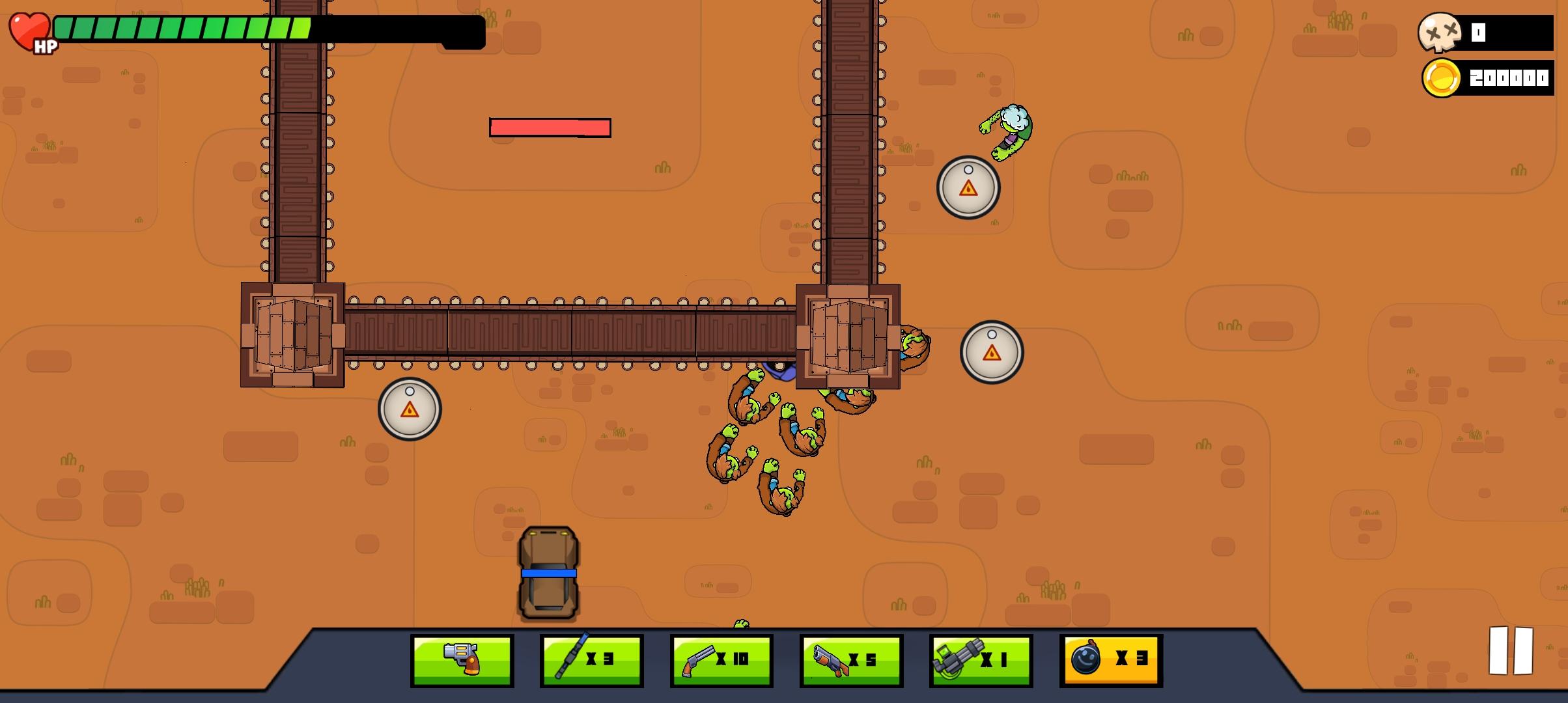
Task: Tap the landmine near the left turret
Action: pos(410,409)
